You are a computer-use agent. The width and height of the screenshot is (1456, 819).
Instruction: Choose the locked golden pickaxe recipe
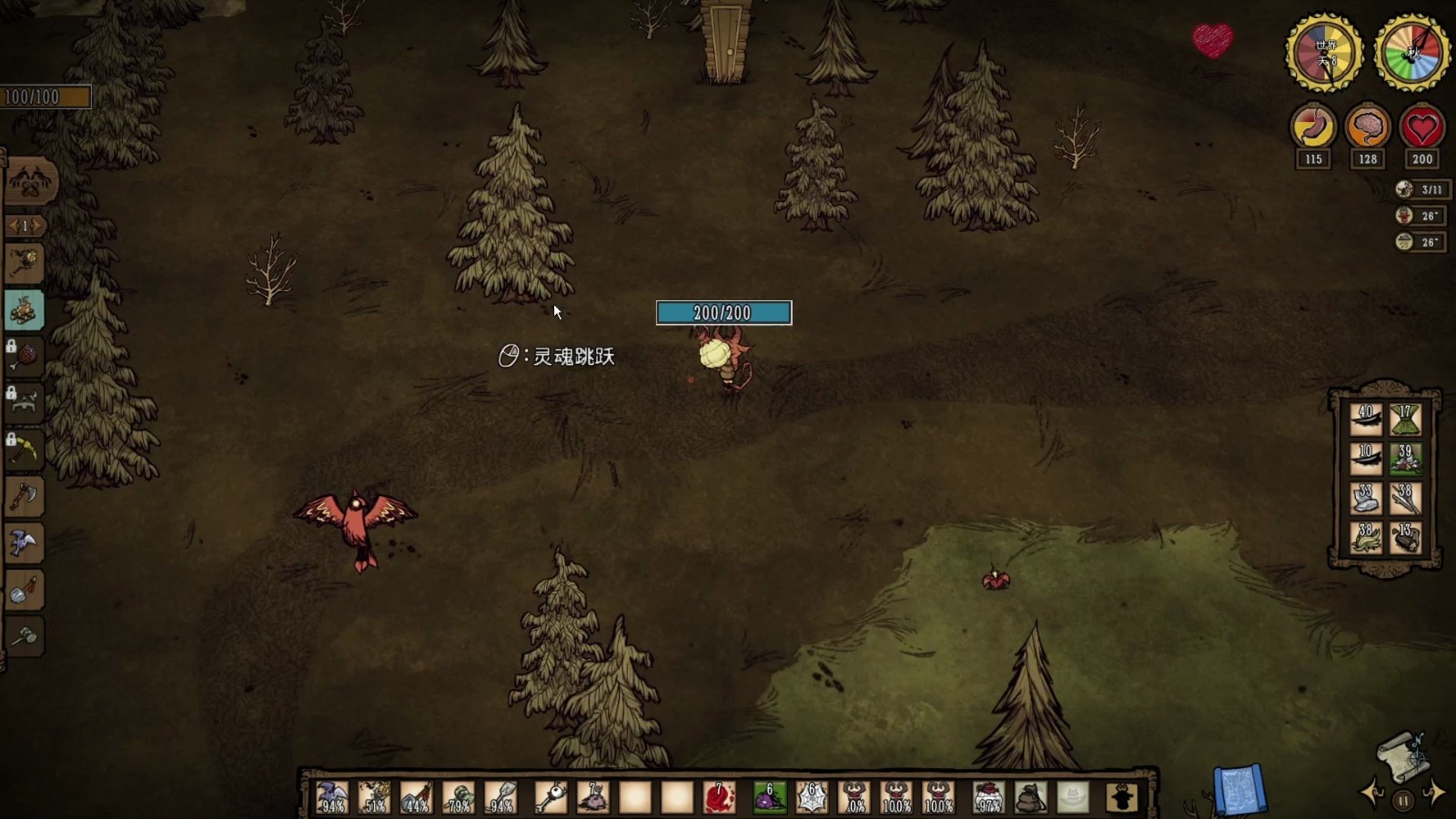pos(25,449)
